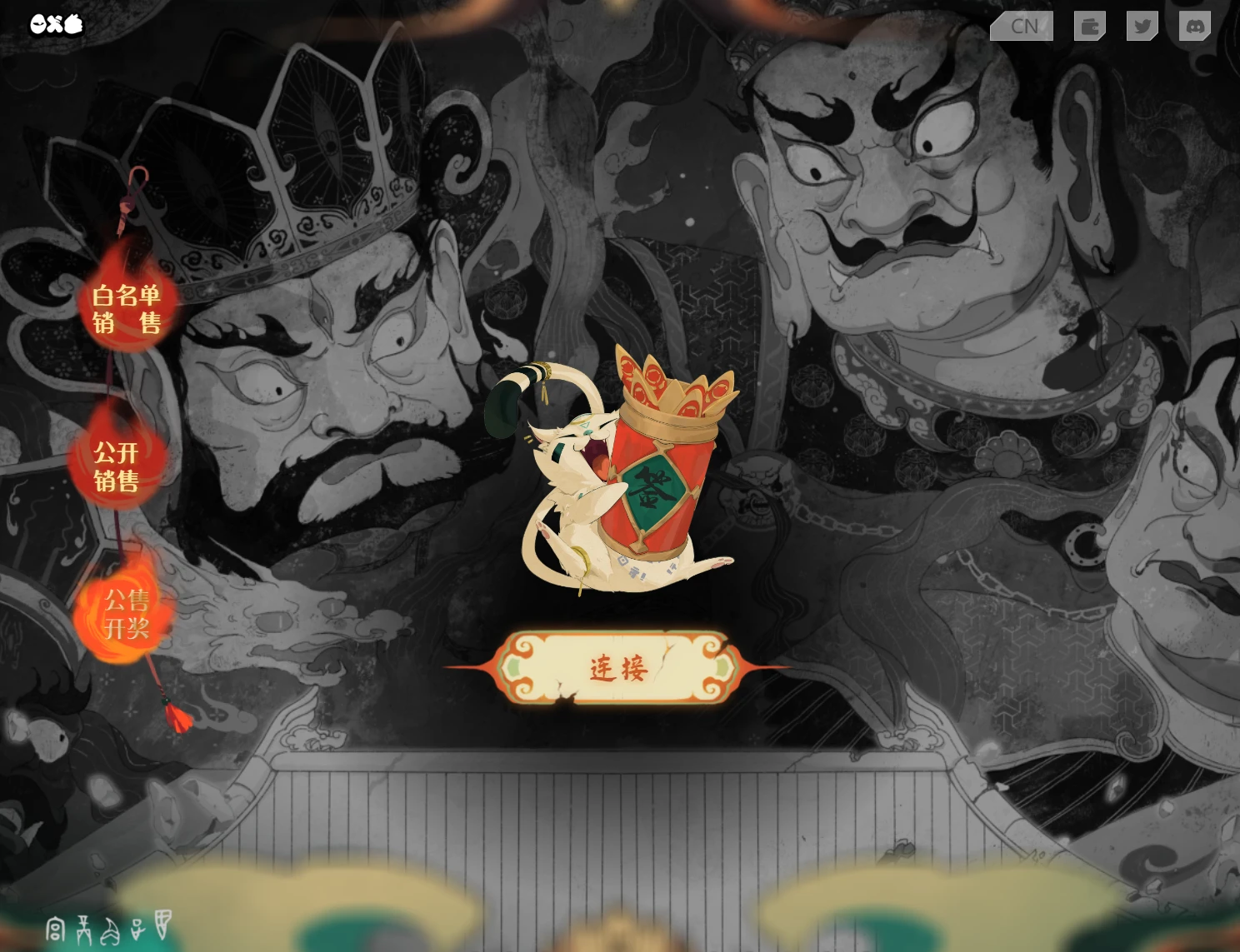Toggle the CN language button
The image size is (1240, 952).
coord(1022,26)
